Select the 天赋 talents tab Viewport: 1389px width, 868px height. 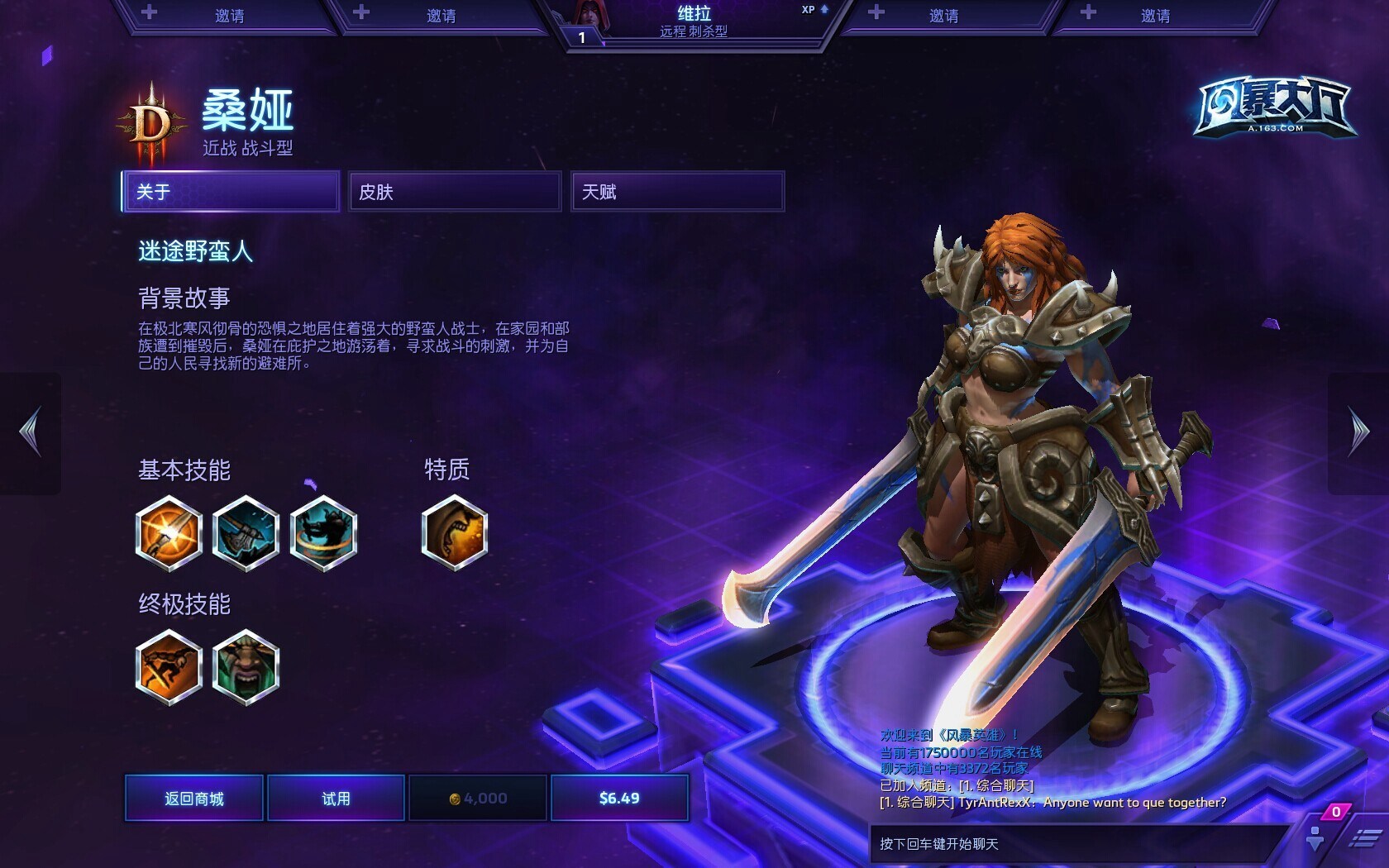point(677,192)
